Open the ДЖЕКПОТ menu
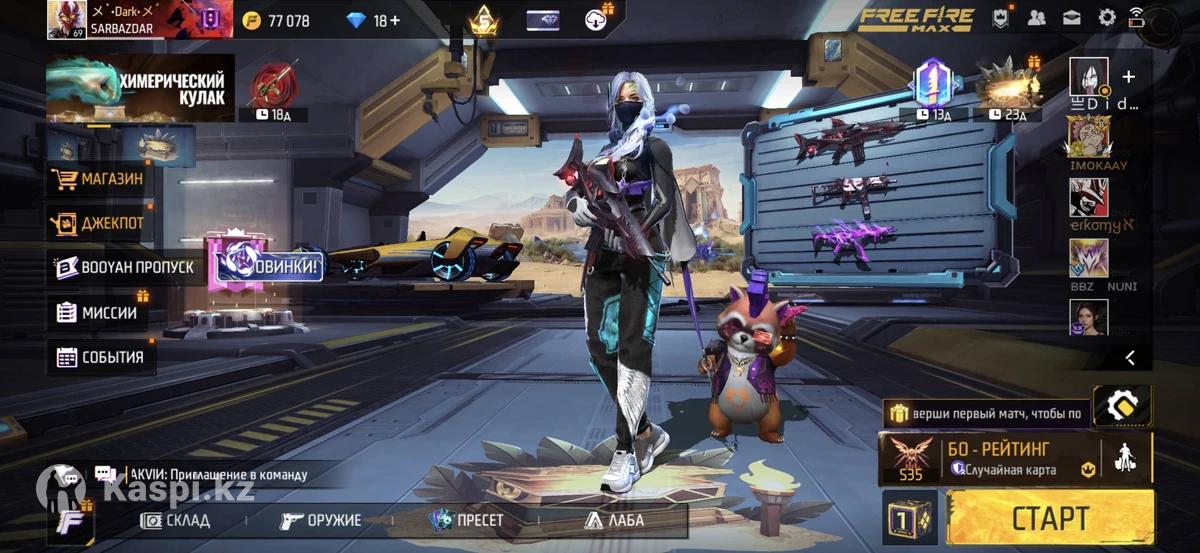 click(x=100, y=223)
